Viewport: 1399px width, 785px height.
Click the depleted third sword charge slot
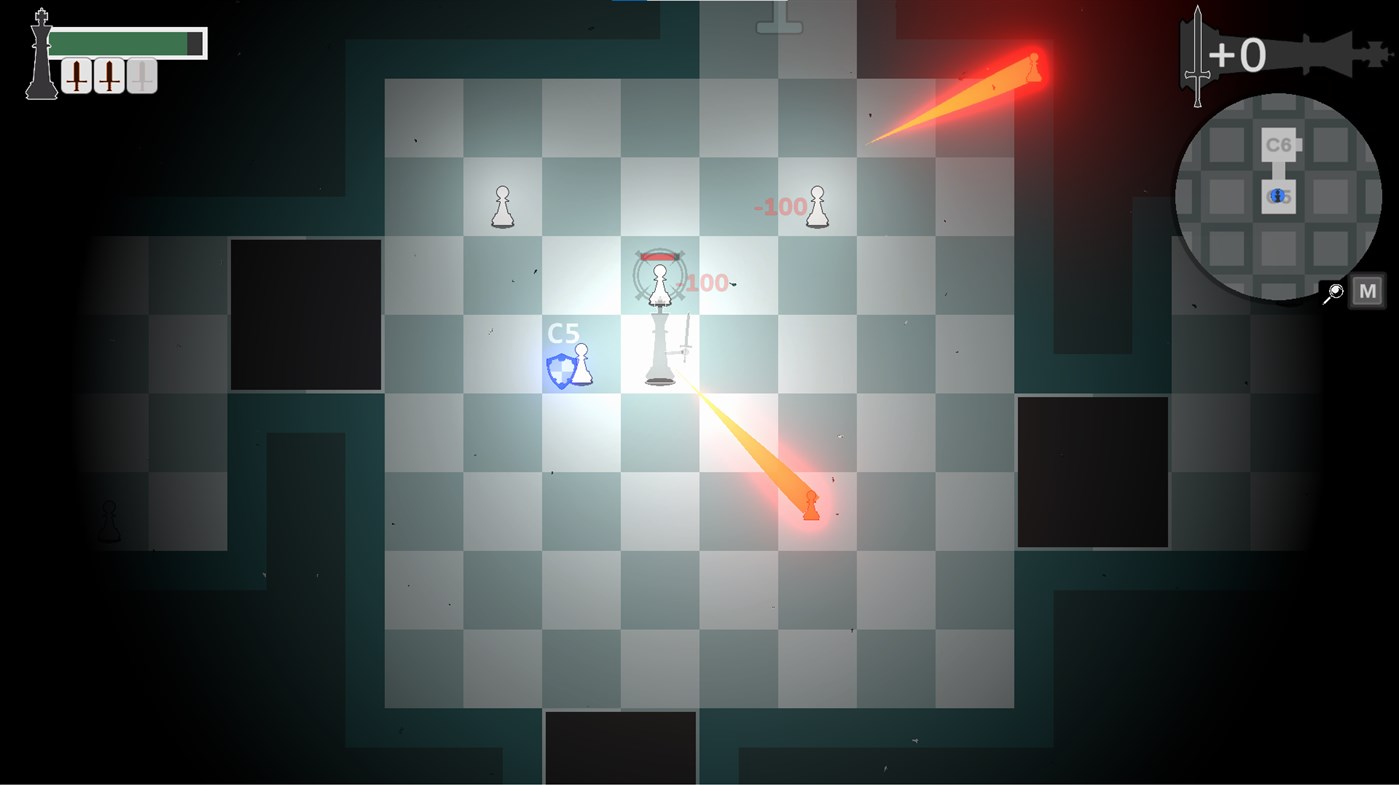tap(139, 74)
